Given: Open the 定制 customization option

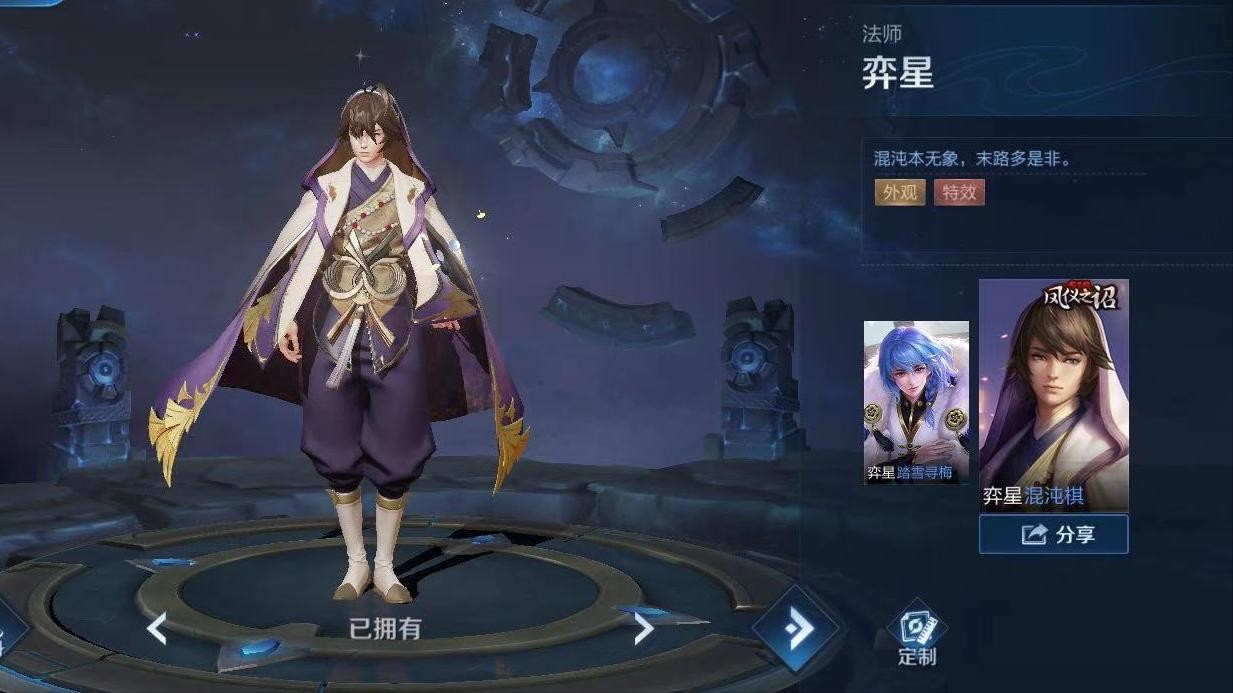Looking at the screenshot, I should tap(917, 636).
